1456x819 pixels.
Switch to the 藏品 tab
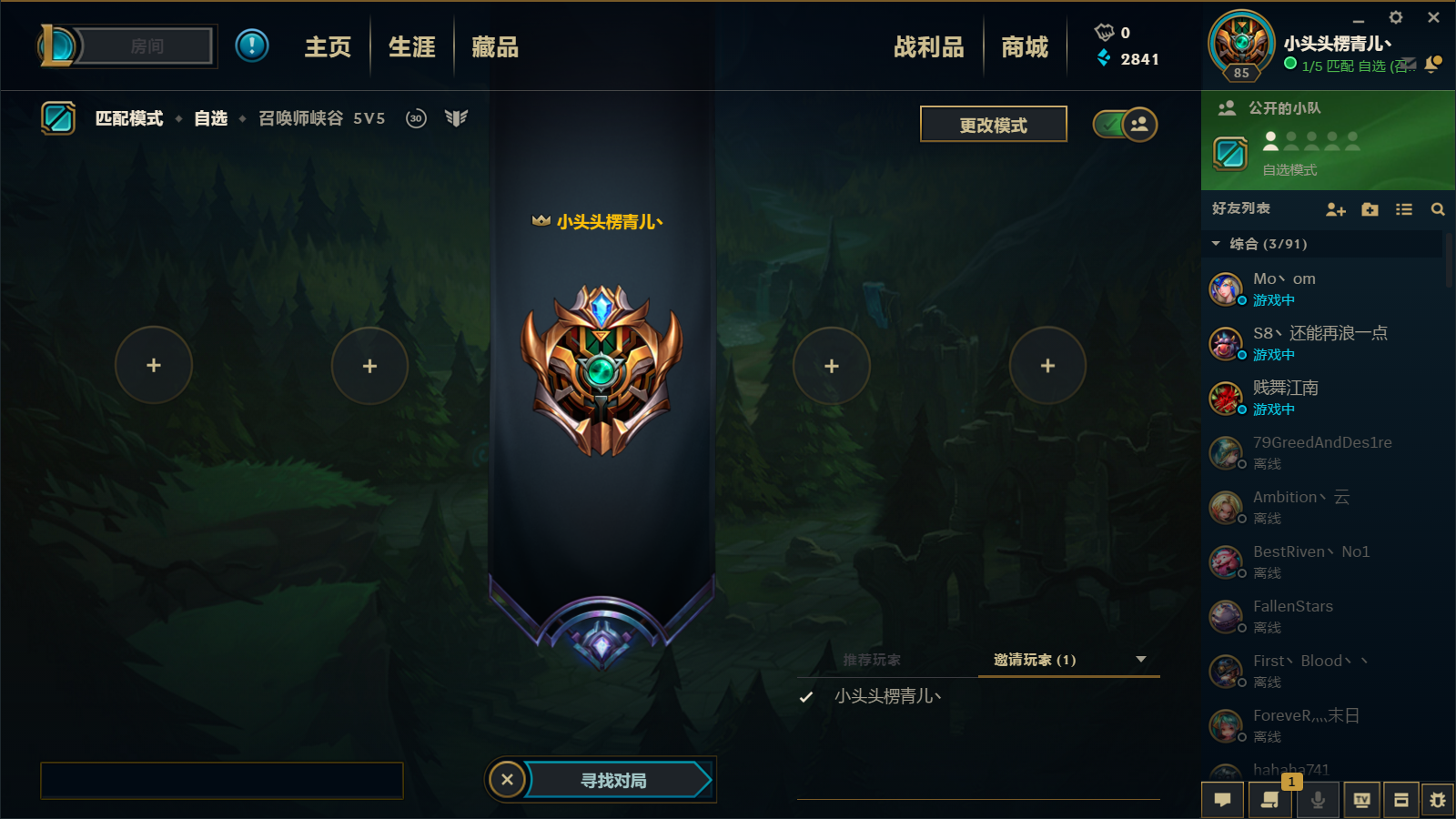(494, 46)
